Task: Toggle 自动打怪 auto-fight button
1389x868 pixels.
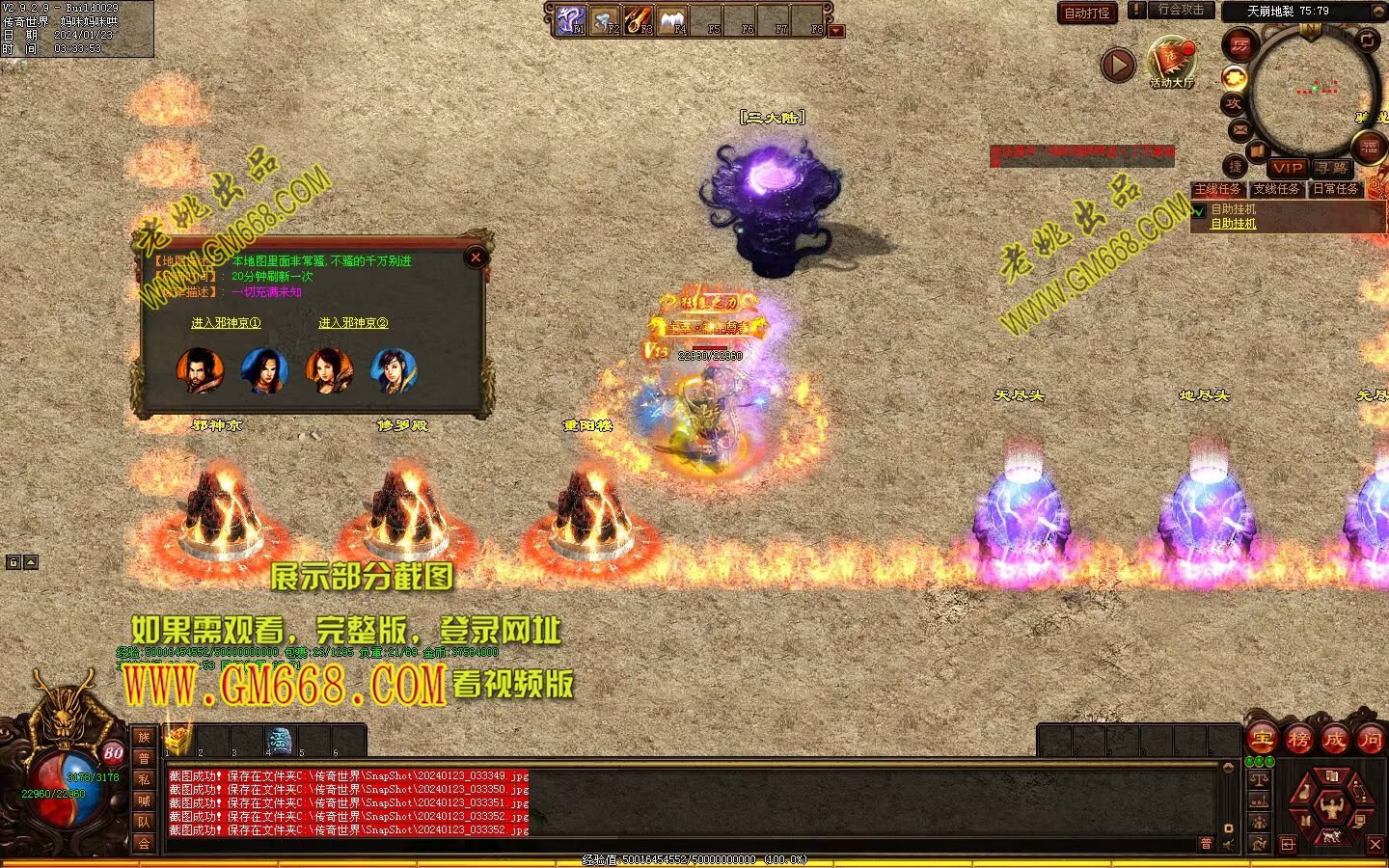Action: [1087, 14]
